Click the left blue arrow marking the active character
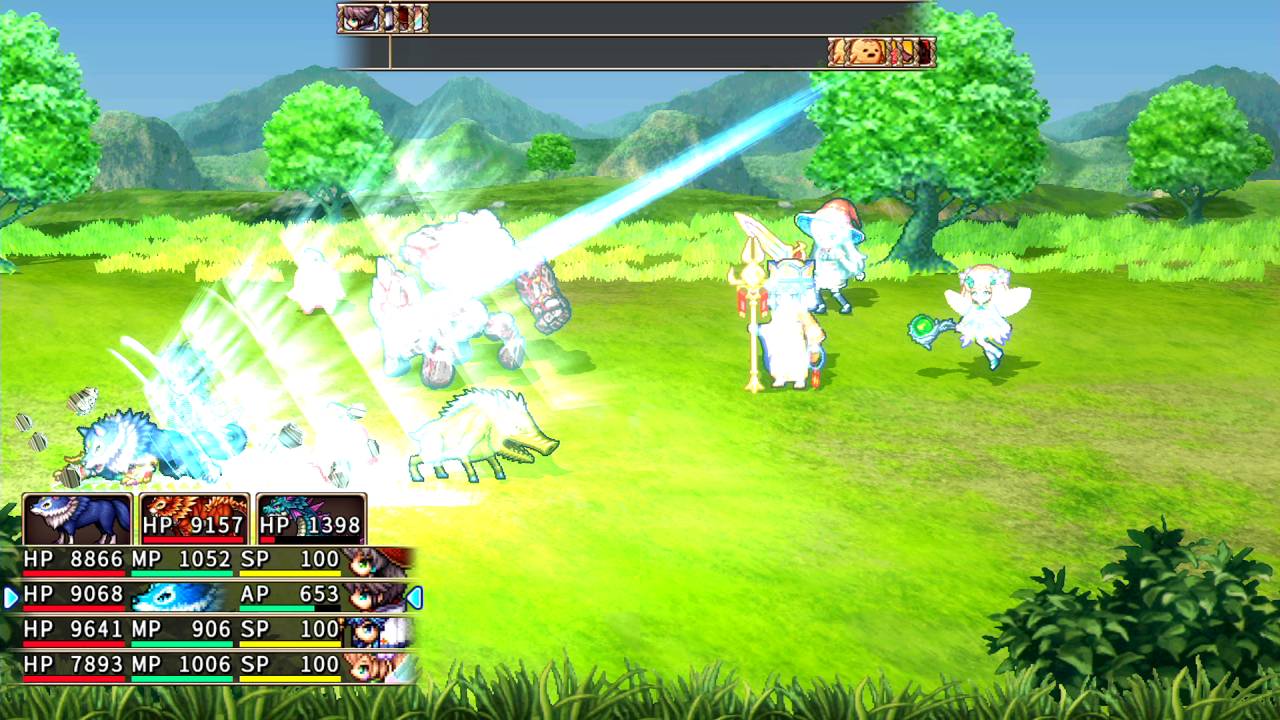1280x720 pixels. click(8, 594)
